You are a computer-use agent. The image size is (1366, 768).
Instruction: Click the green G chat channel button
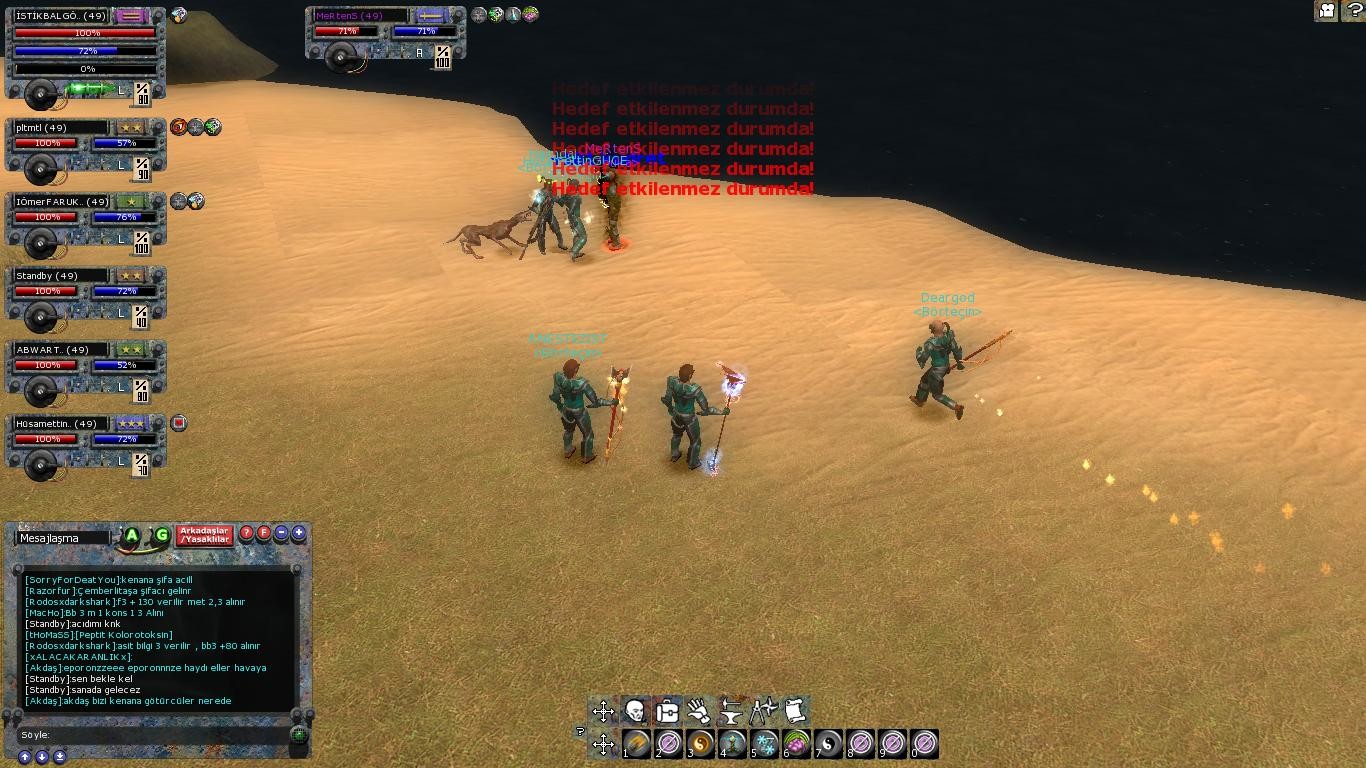[x=161, y=536]
